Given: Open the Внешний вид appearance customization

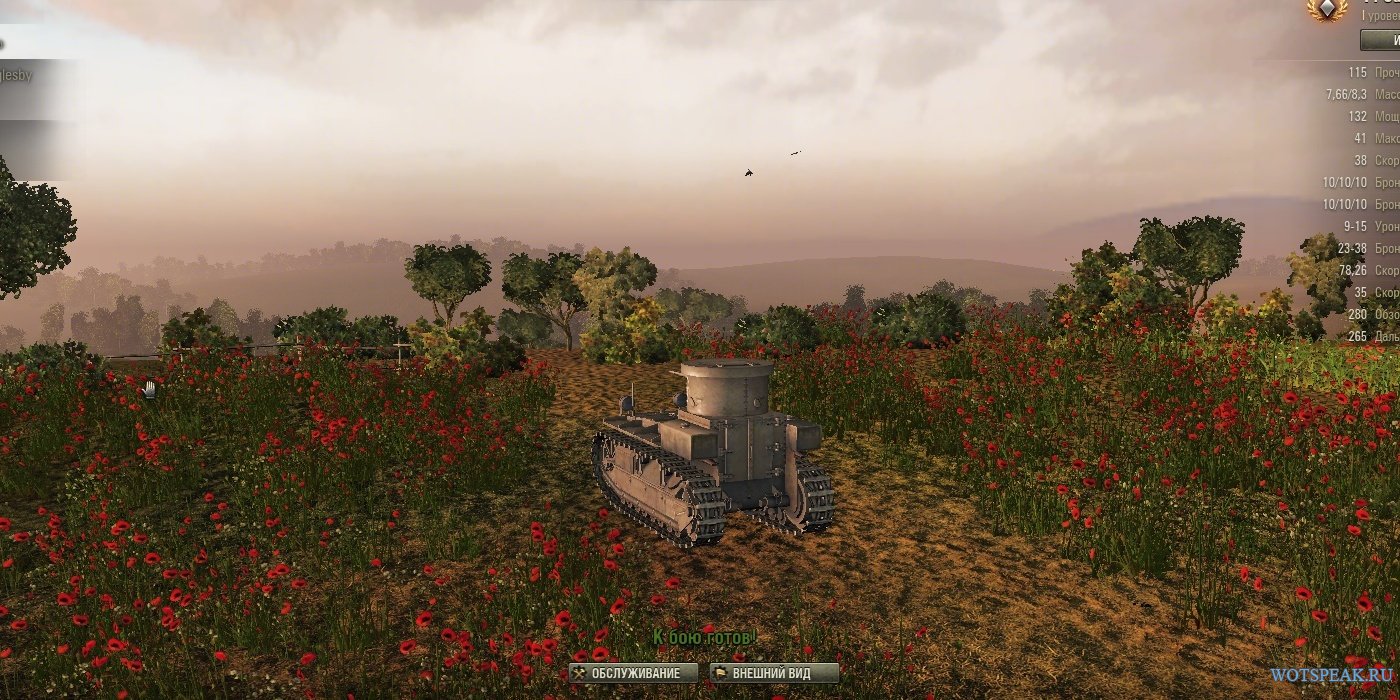Looking at the screenshot, I should 774,673.
